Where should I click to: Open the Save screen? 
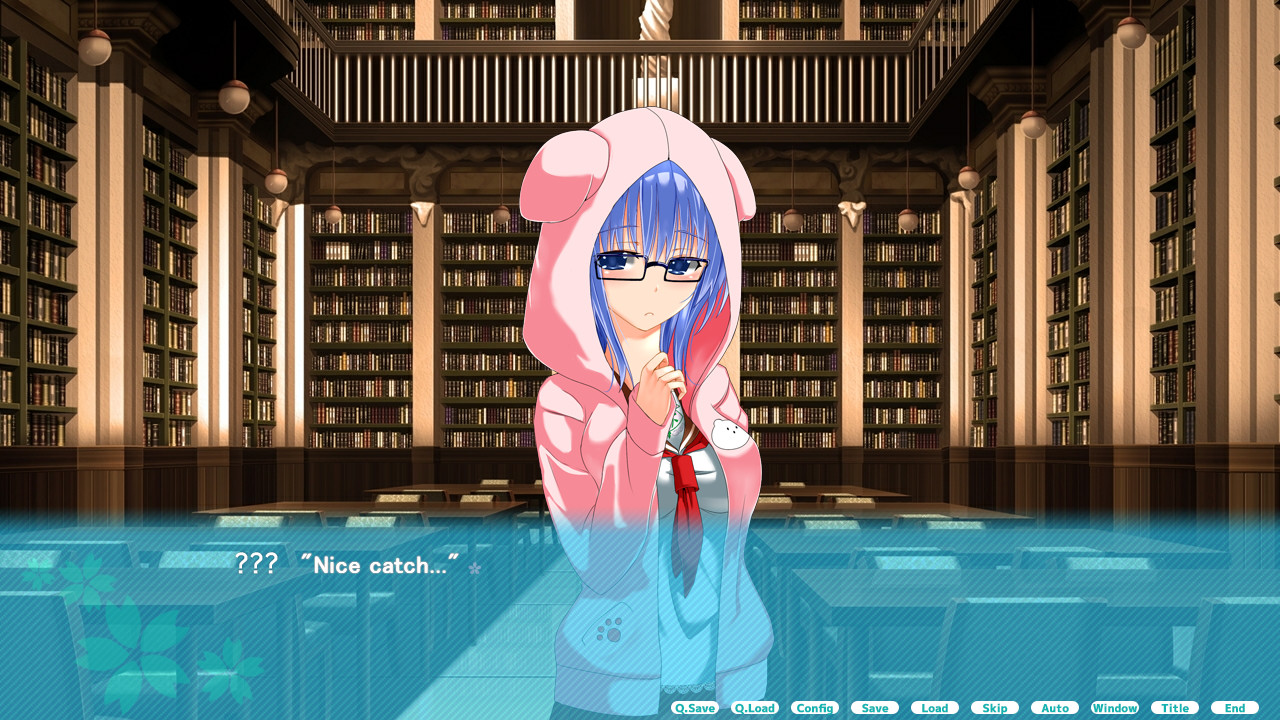[875, 707]
